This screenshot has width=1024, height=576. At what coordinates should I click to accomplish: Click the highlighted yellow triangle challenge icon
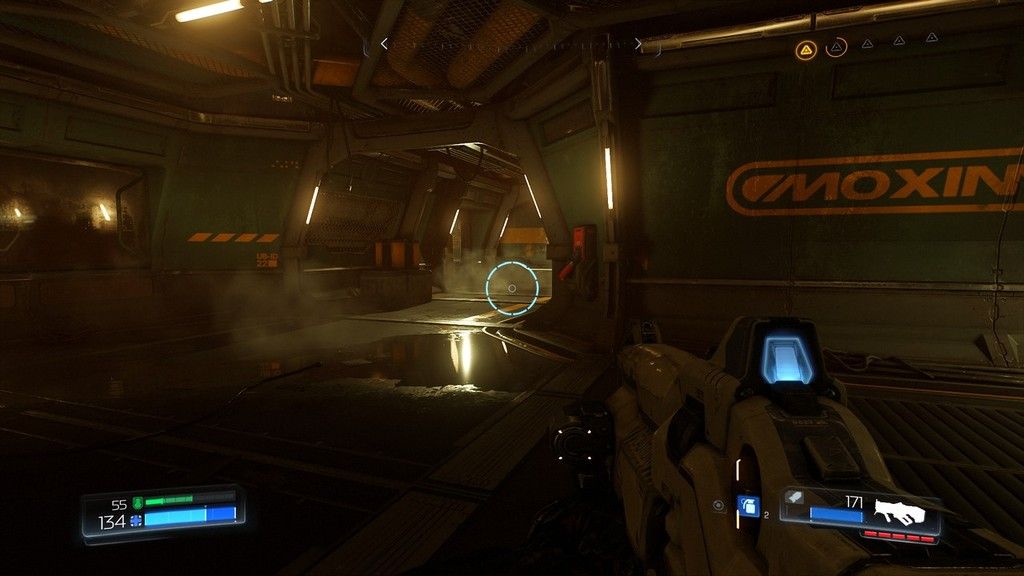pos(806,48)
